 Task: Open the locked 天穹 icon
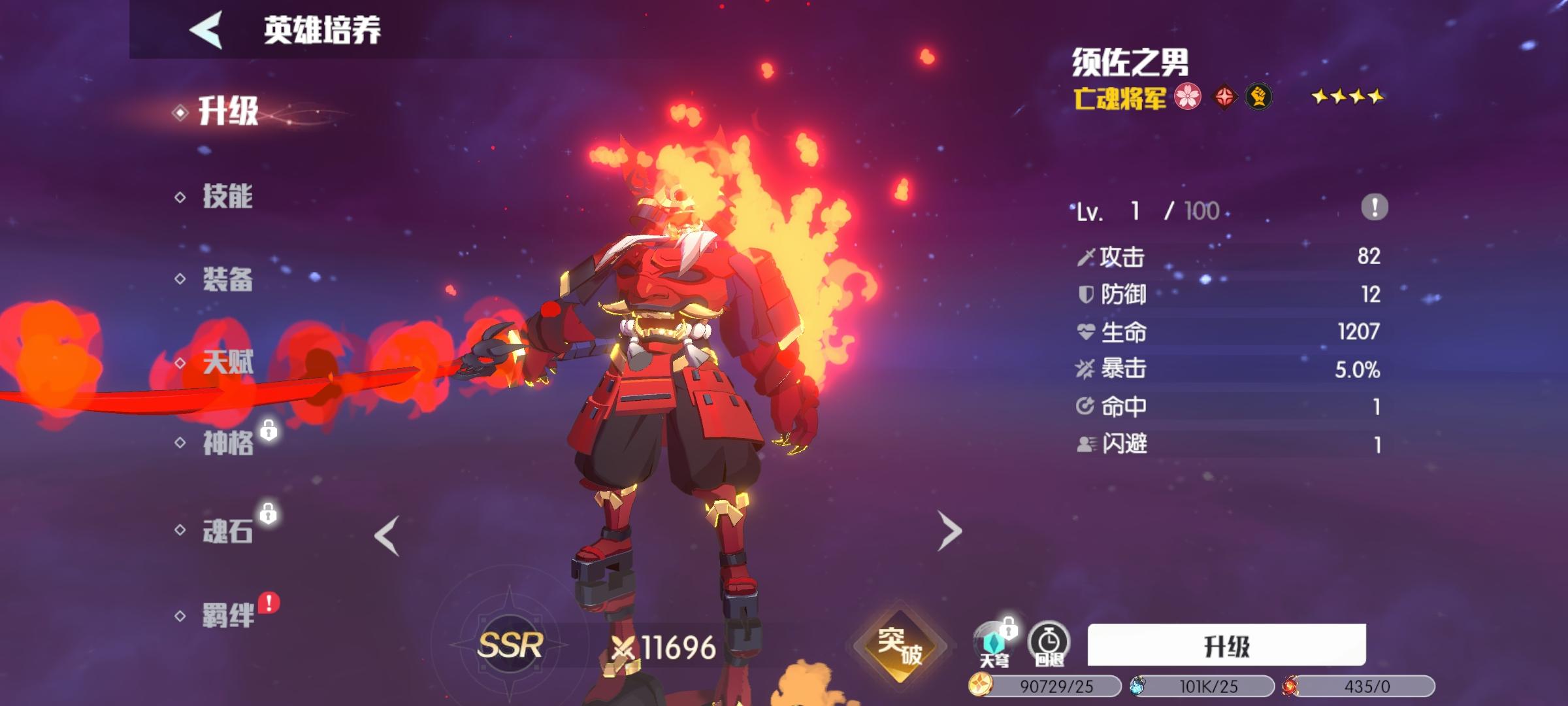point(994,644)
